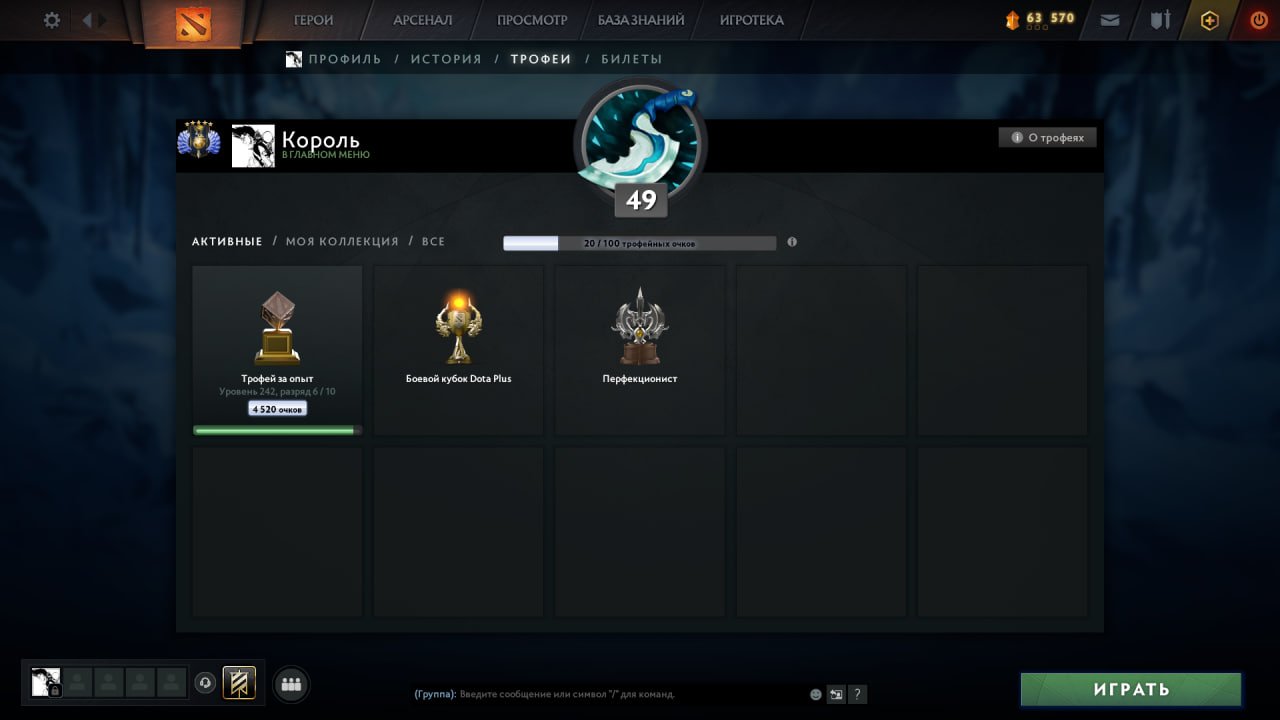The height and width of the screenshot is (720, 1280).
Task: Click the power/exit icon top right
Action: [x=1258, y=19]
